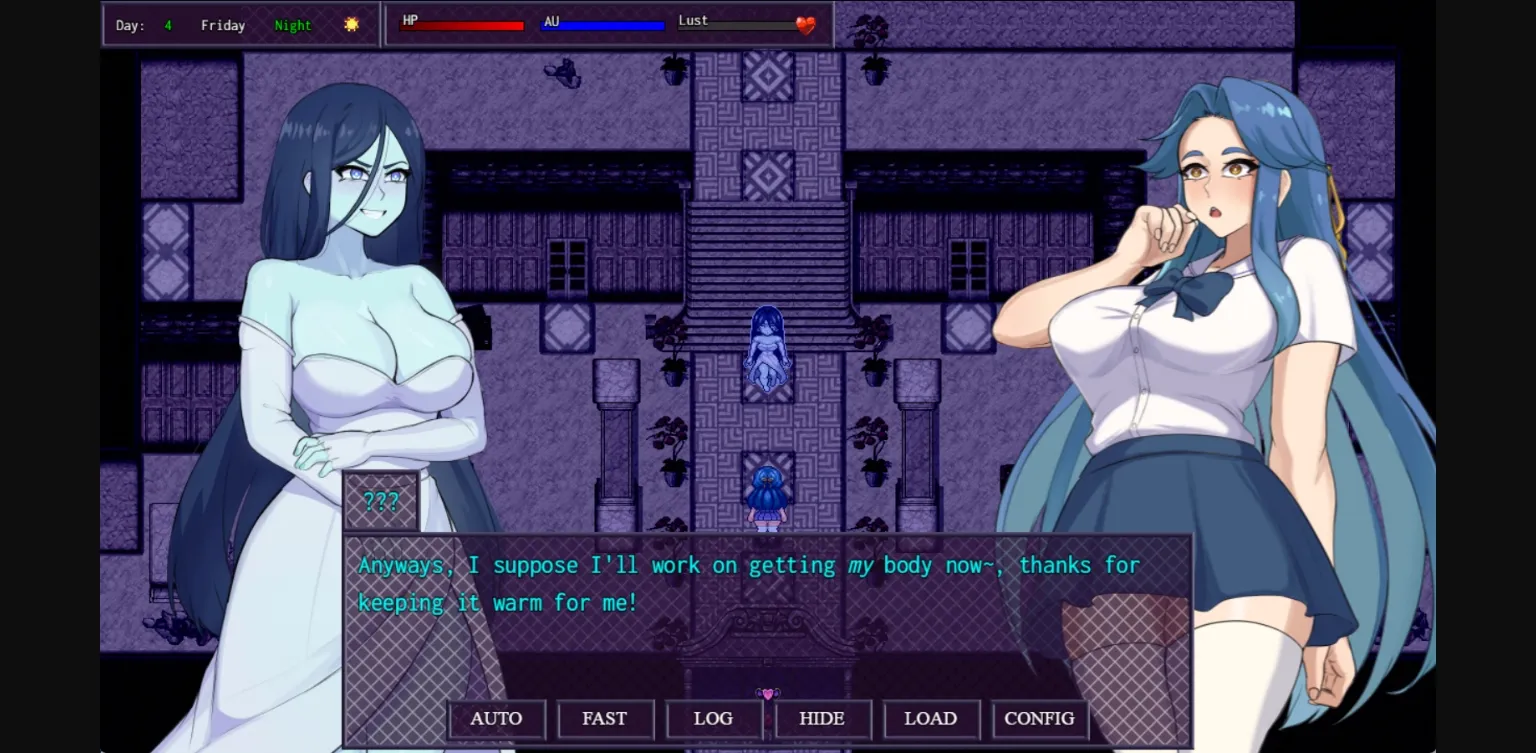The height and width of the screenshot is (753, 1536).
Task: Open the CONFIG settings panel
Action: click(1039, 718)
